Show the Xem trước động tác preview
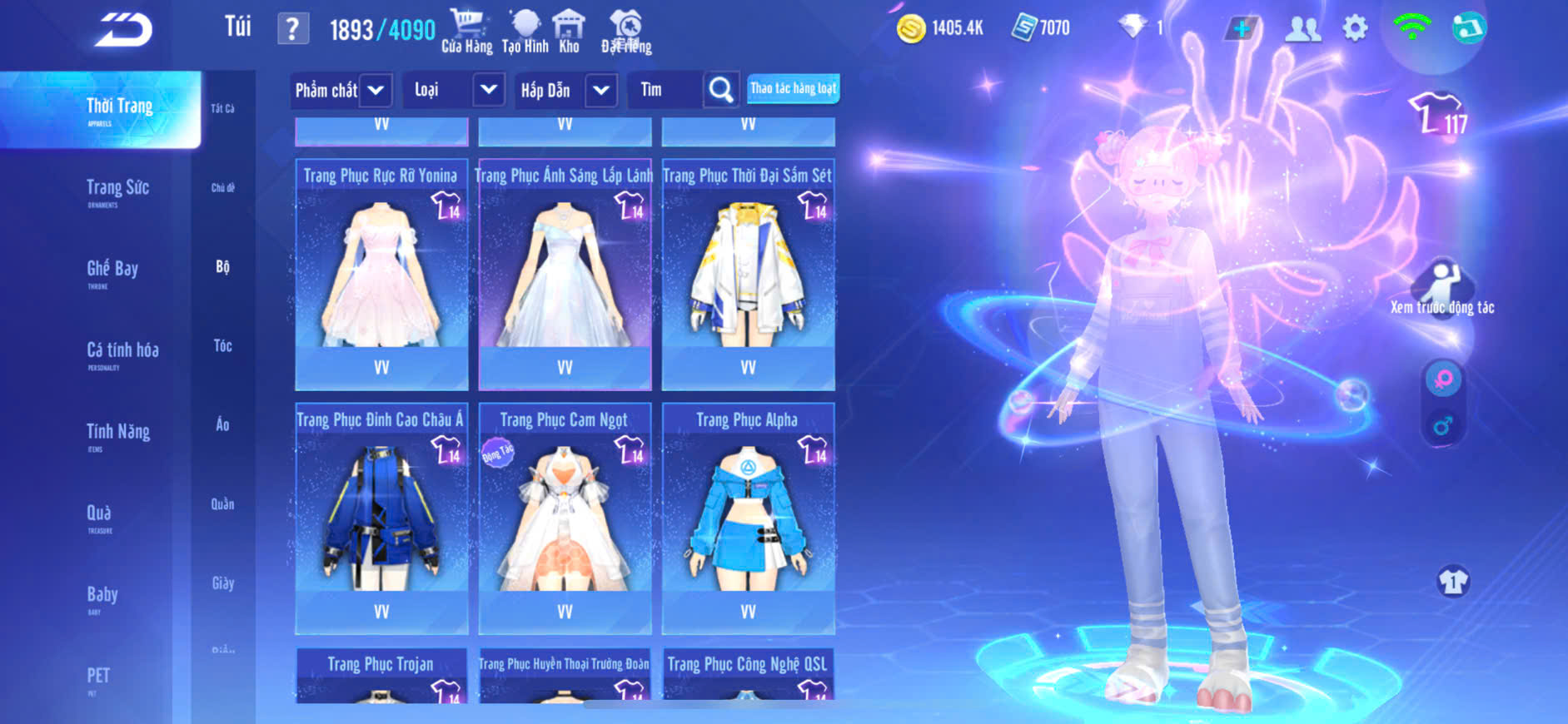The width and height of the screenshot is (1568, 724). (x=1442, y=288)
